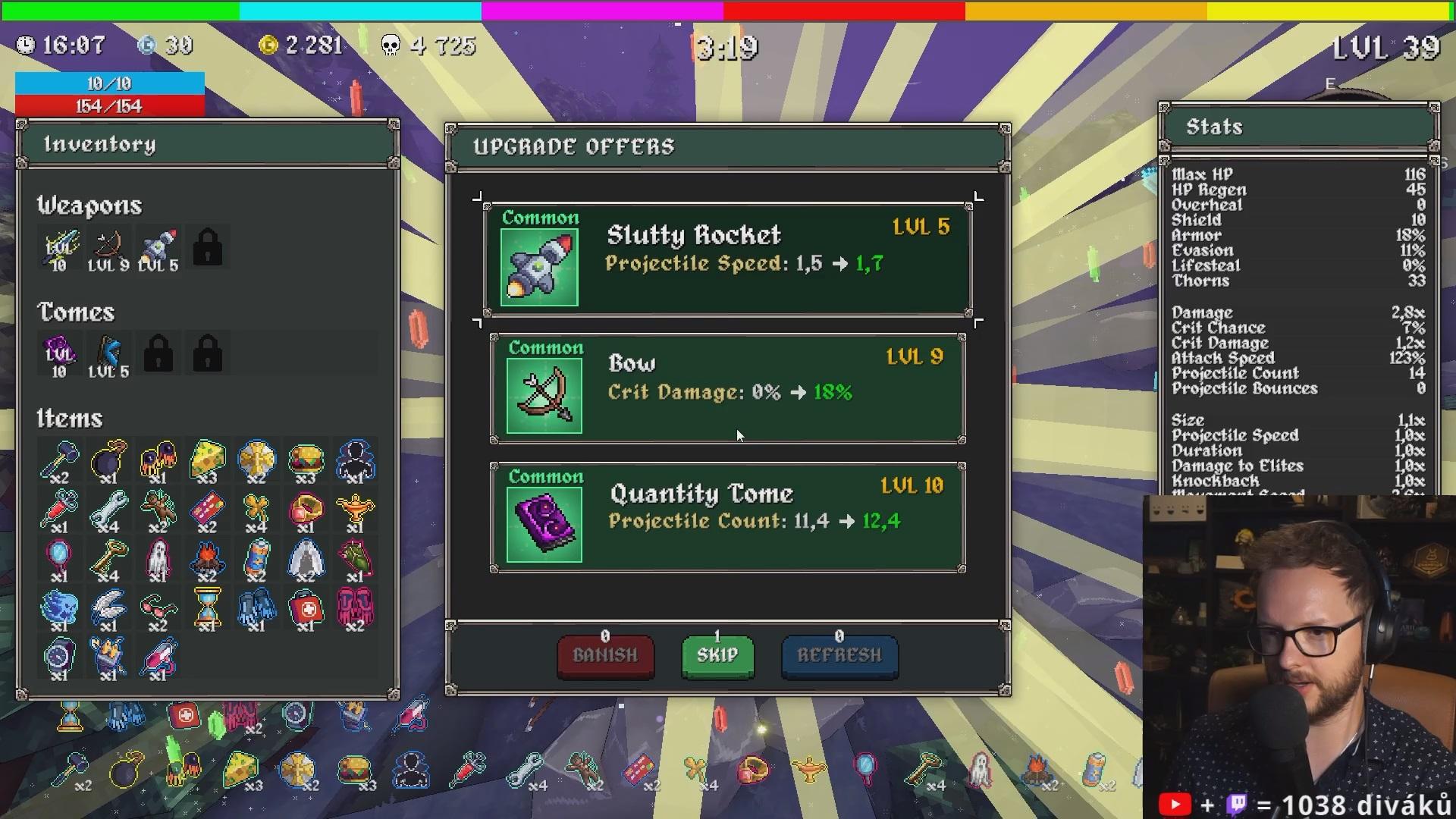Select the white ghost item

[158, 561]
